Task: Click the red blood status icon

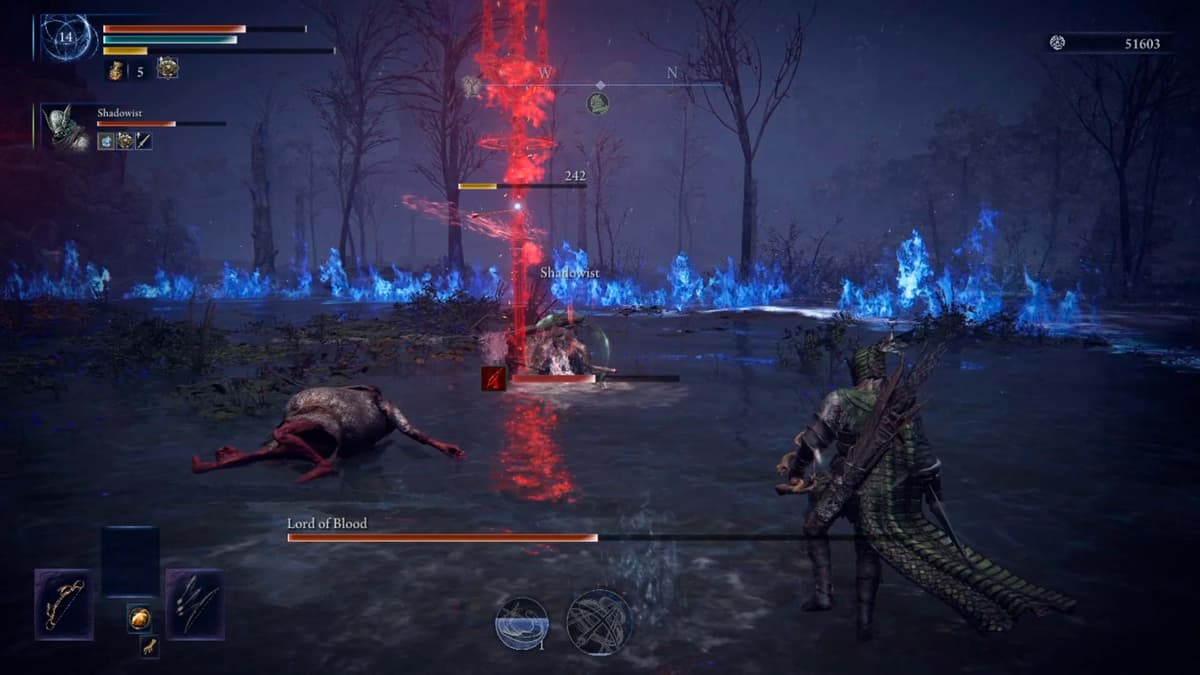Action: (493, 378)
